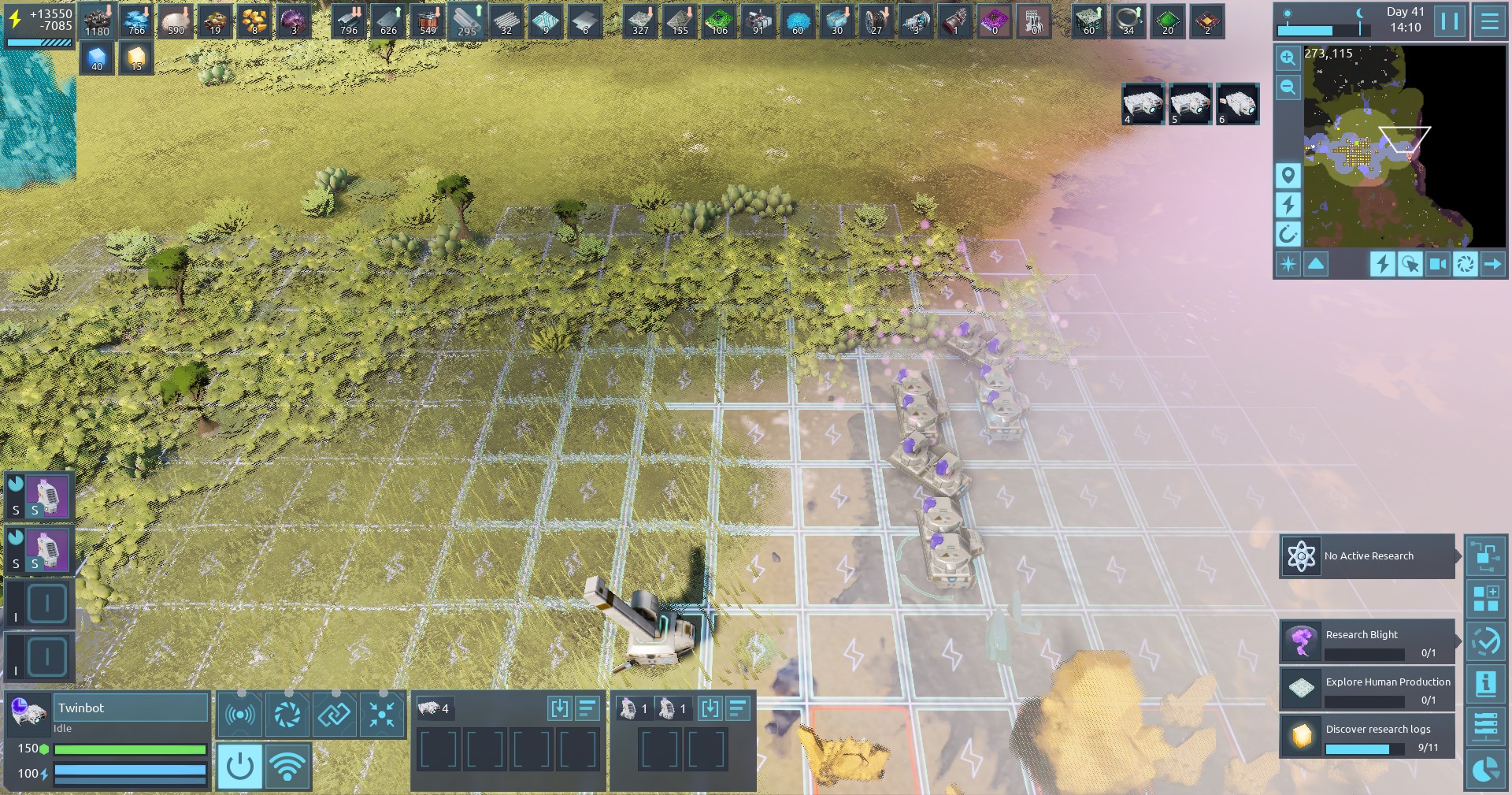Toggle the video camera view button
Screen dimensions: 1512x795
pos(1437,264)
